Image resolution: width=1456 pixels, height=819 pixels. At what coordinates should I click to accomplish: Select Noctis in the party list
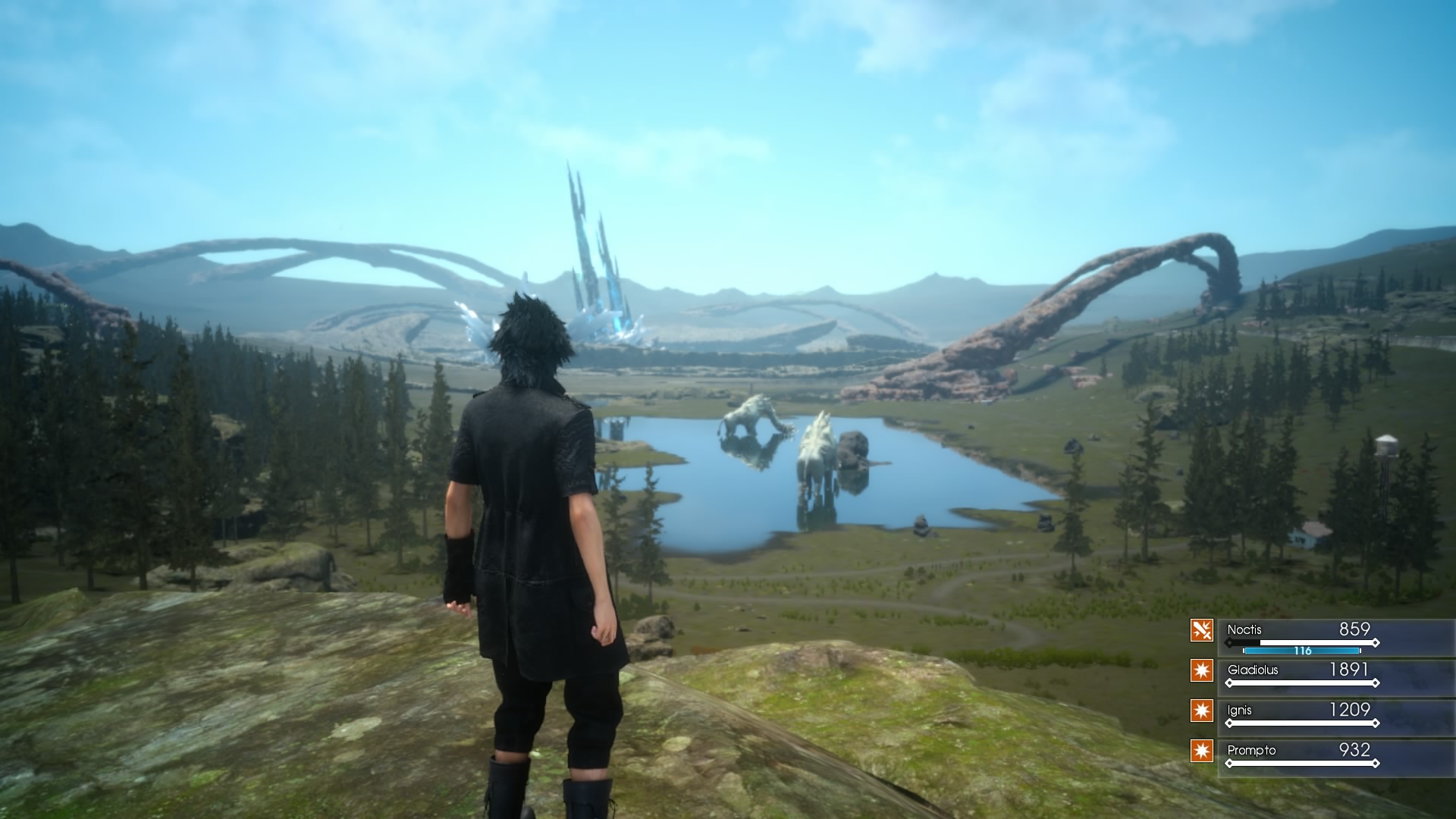[x=1244, y=630]
